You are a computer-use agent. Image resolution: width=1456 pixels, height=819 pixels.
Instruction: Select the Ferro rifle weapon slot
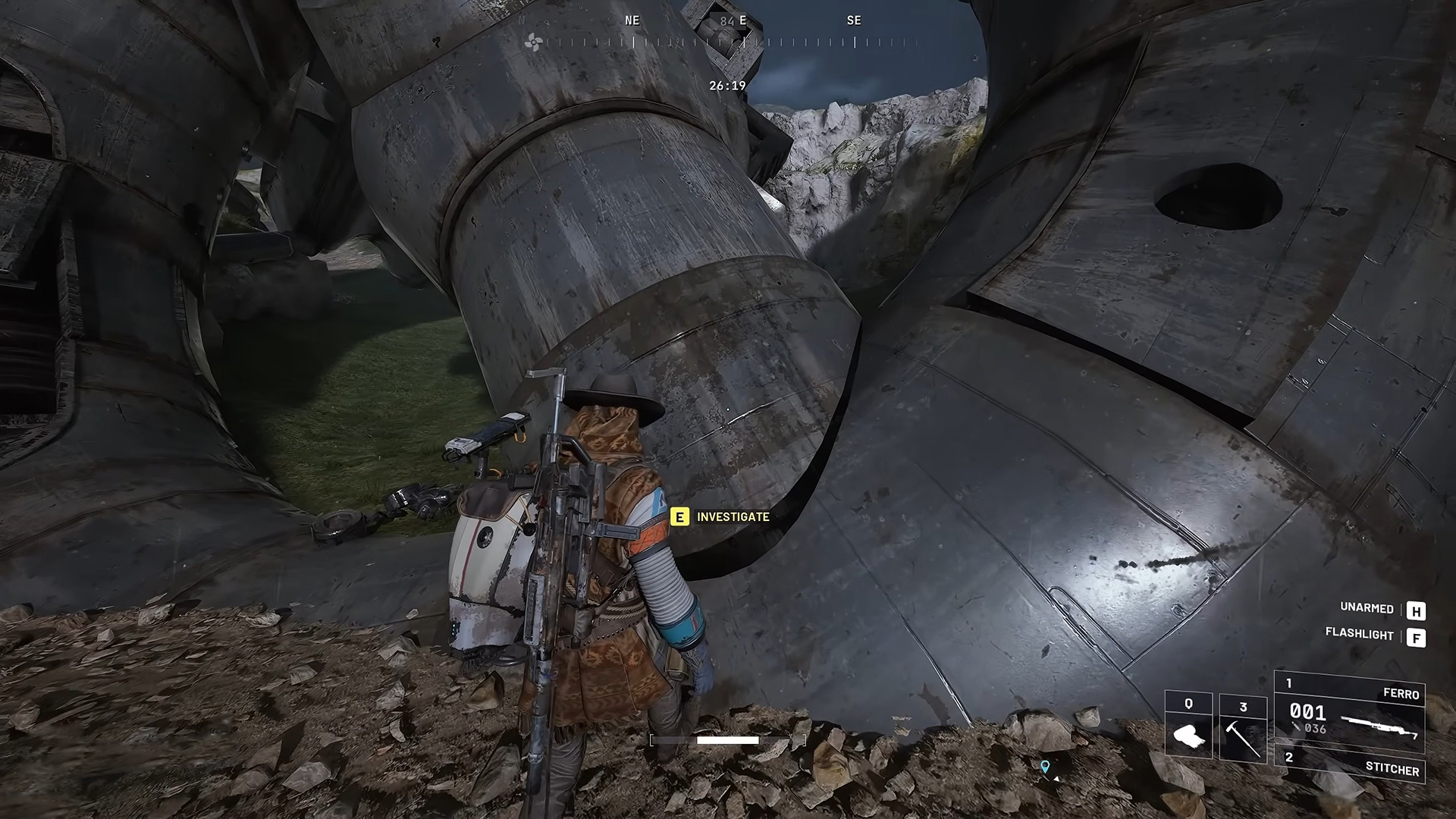(x=1350, y=711)
